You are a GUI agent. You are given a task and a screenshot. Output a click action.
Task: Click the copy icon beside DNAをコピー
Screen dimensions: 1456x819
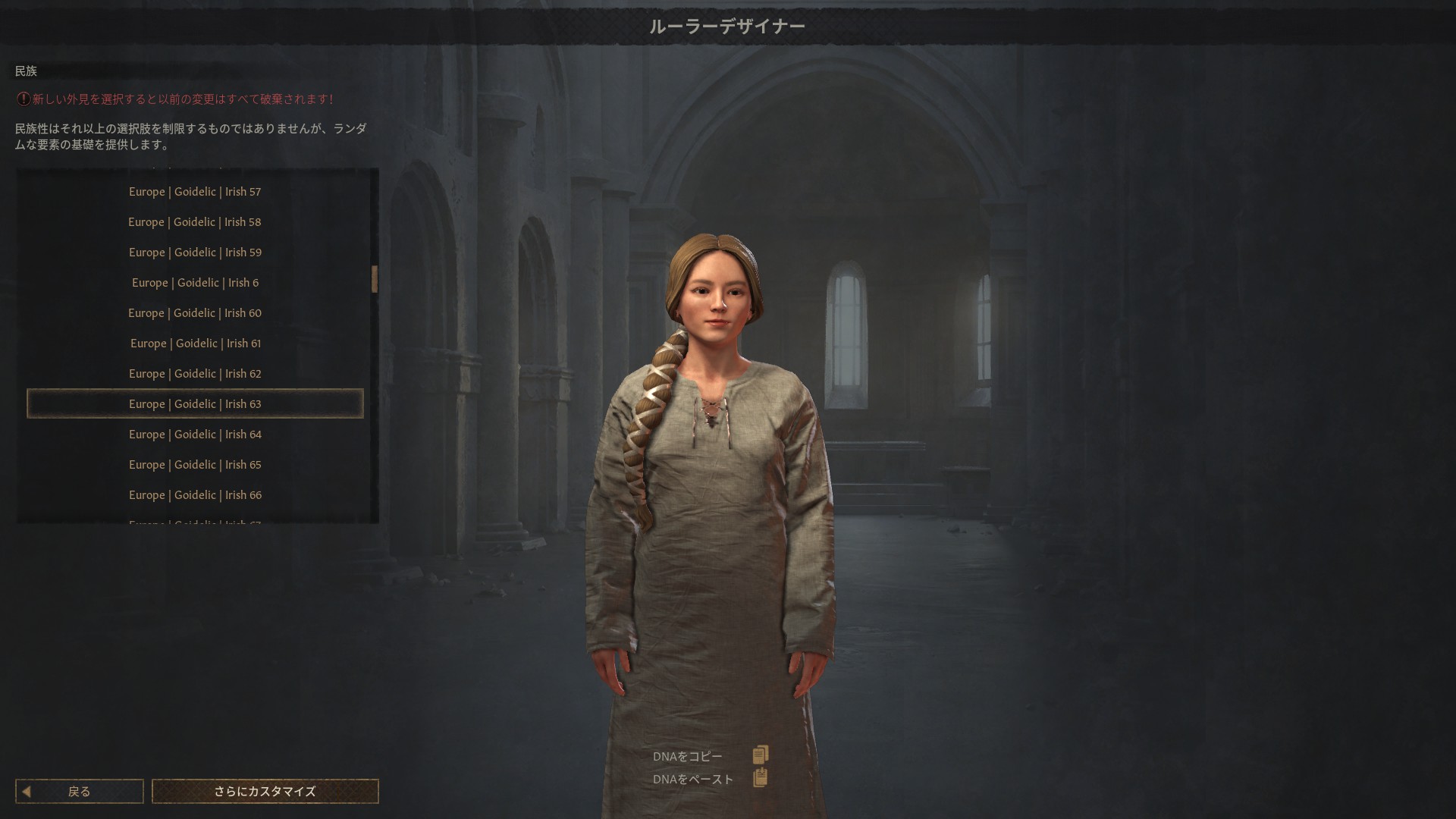(x=761, y=755)
